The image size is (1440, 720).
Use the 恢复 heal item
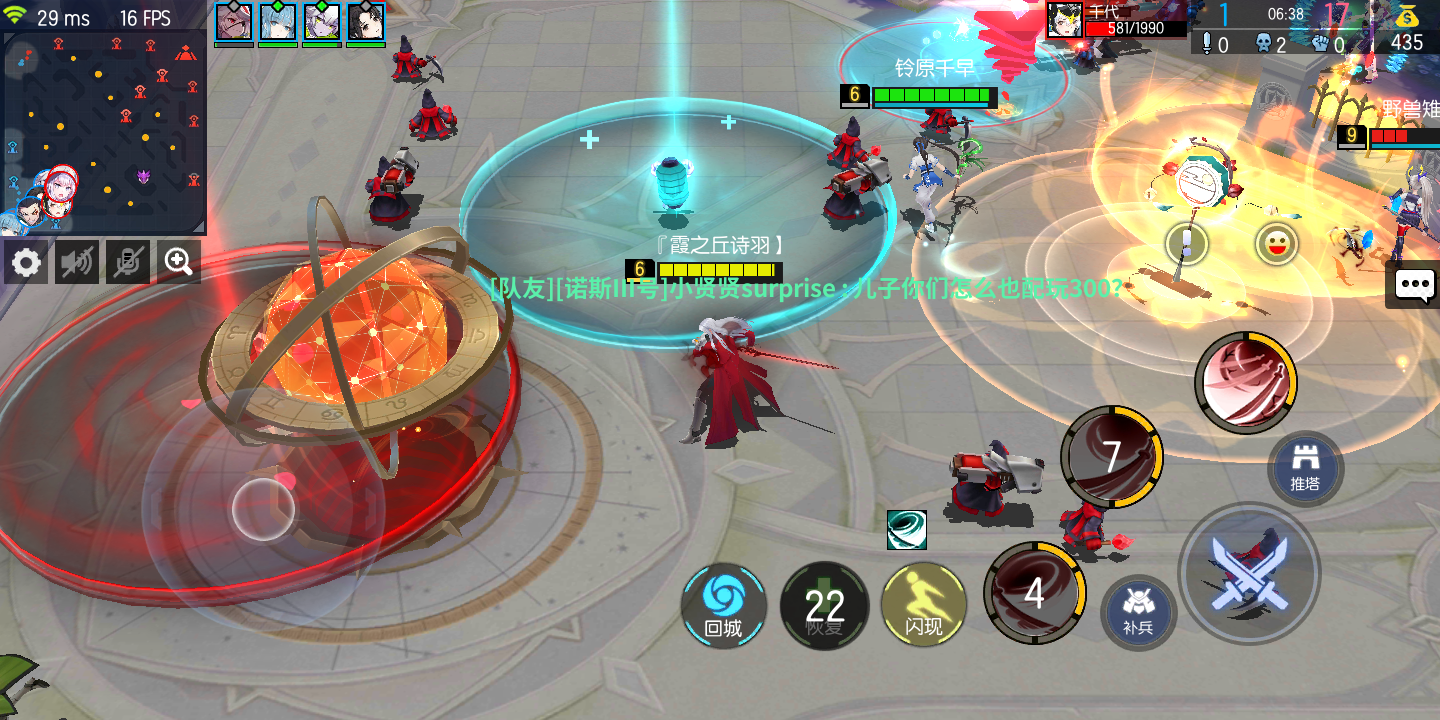pyautogui.click(x=823, y=605)
